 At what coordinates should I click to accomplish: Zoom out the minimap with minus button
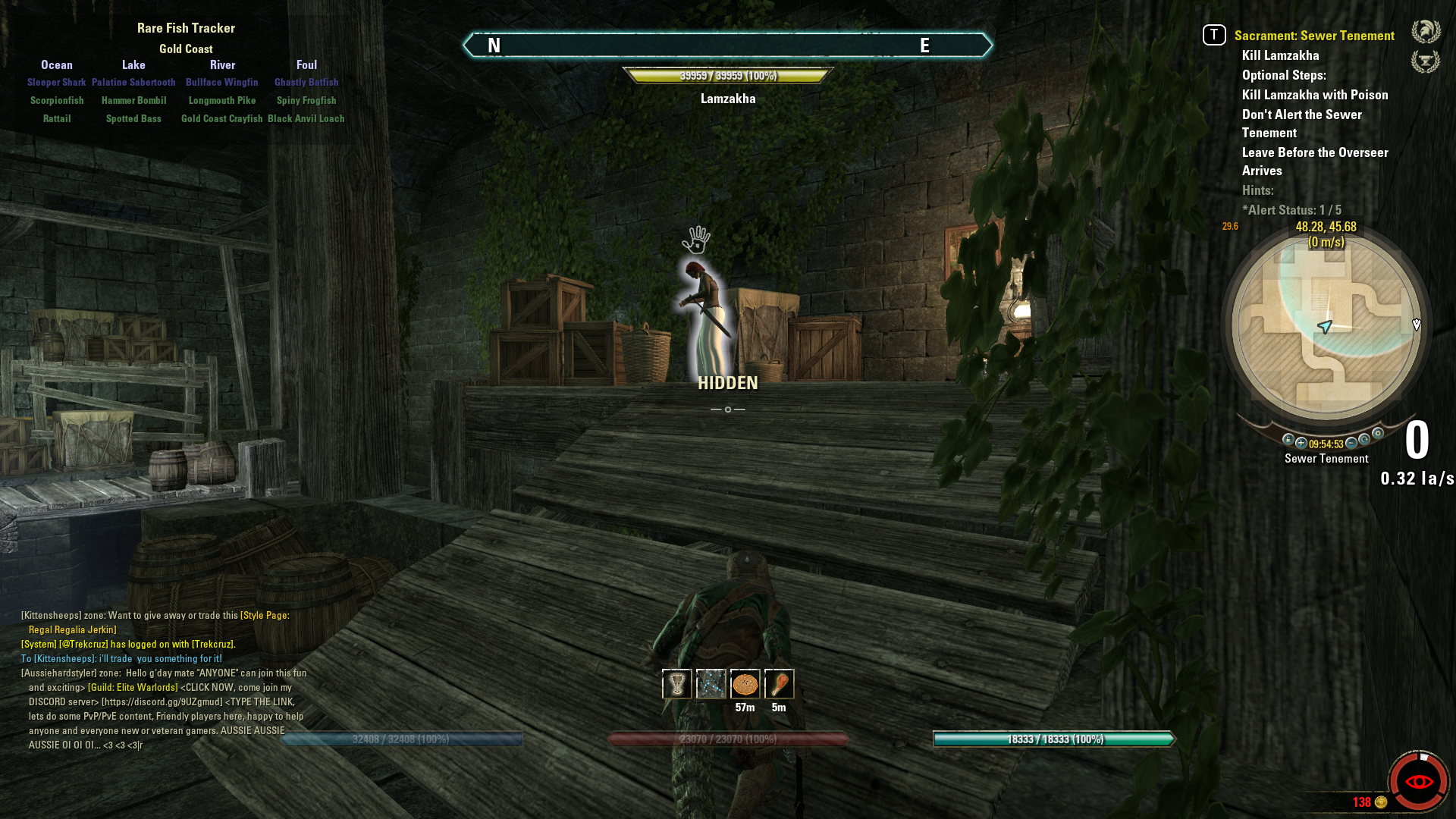(1351, 443)
